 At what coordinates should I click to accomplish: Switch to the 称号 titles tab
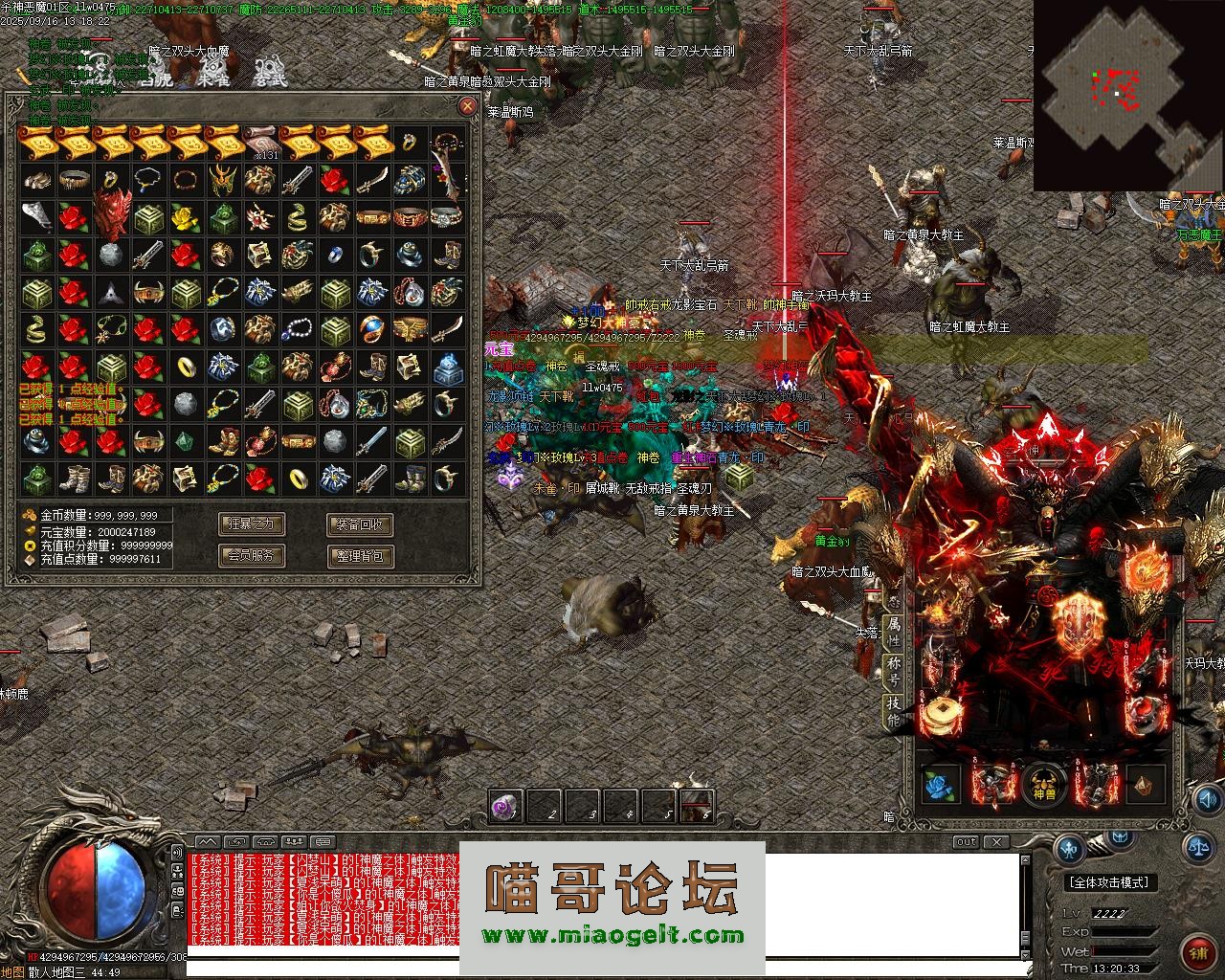click(x=894, y=670)
